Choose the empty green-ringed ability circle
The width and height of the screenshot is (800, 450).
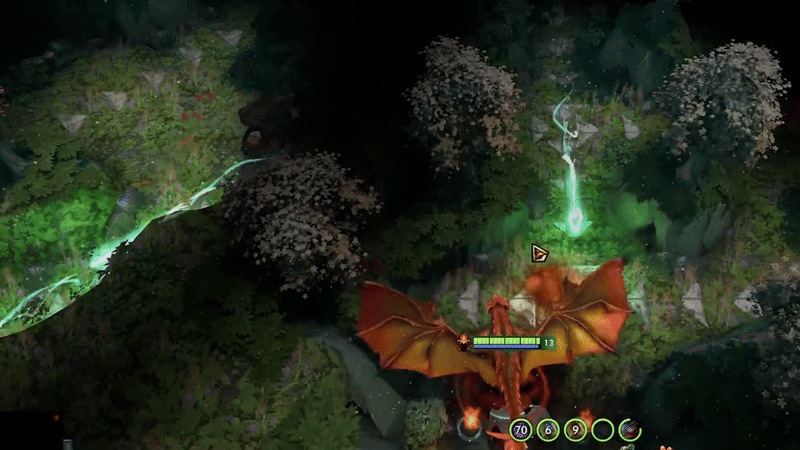(x=602, y=430)
